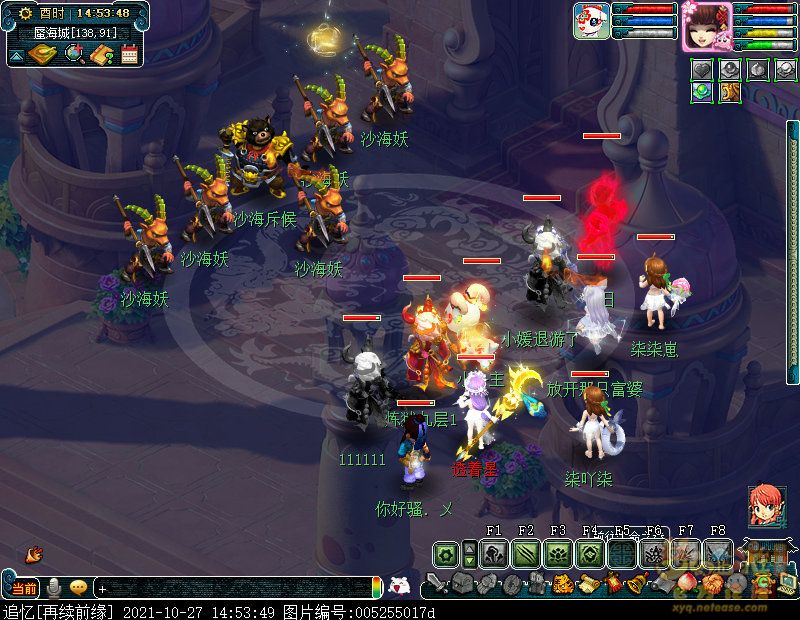Open the player character portrait

click(x=707, y=25)
